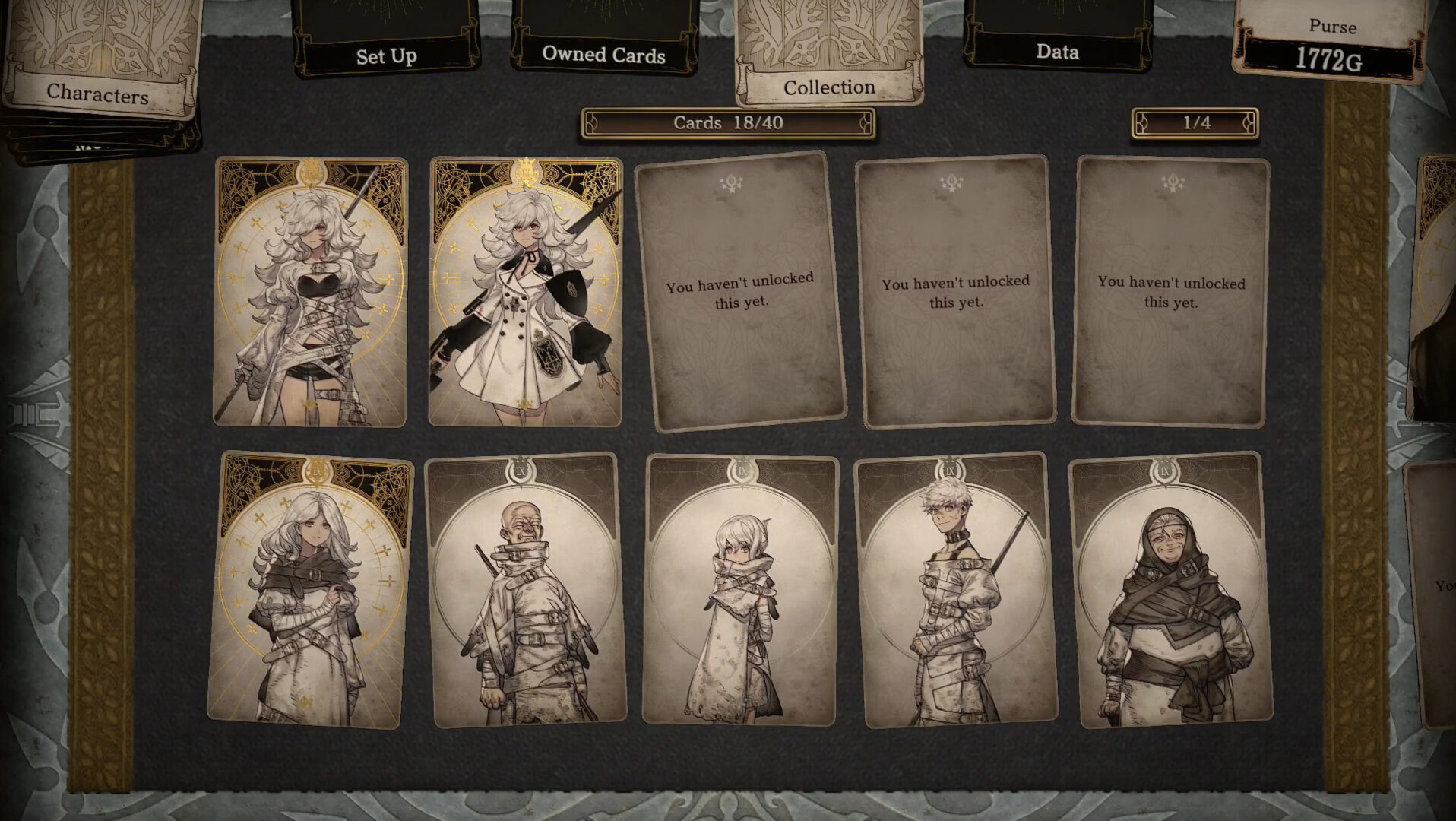Click the left arrow of the 1/4 page indicator
The height and width of the screenshot is (821, 1456).
point(1142,123)
